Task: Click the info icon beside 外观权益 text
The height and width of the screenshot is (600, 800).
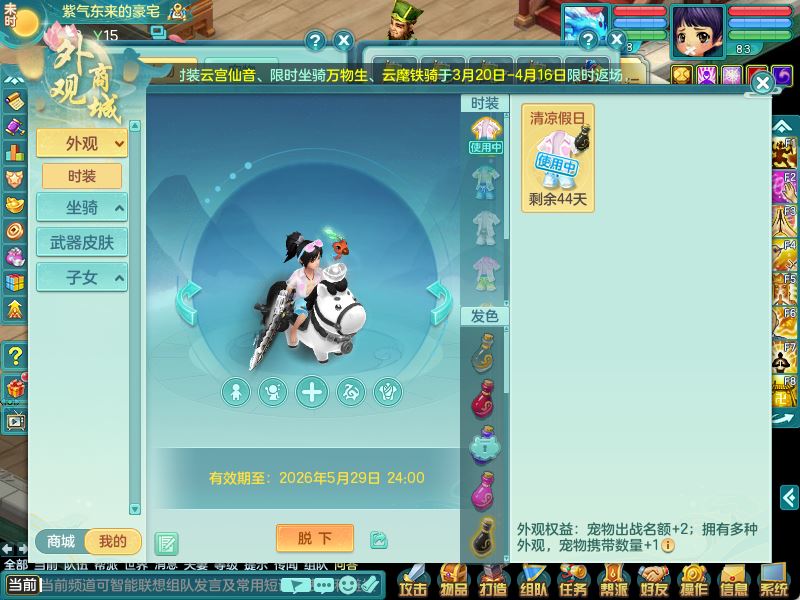Action: pos(667,545)
